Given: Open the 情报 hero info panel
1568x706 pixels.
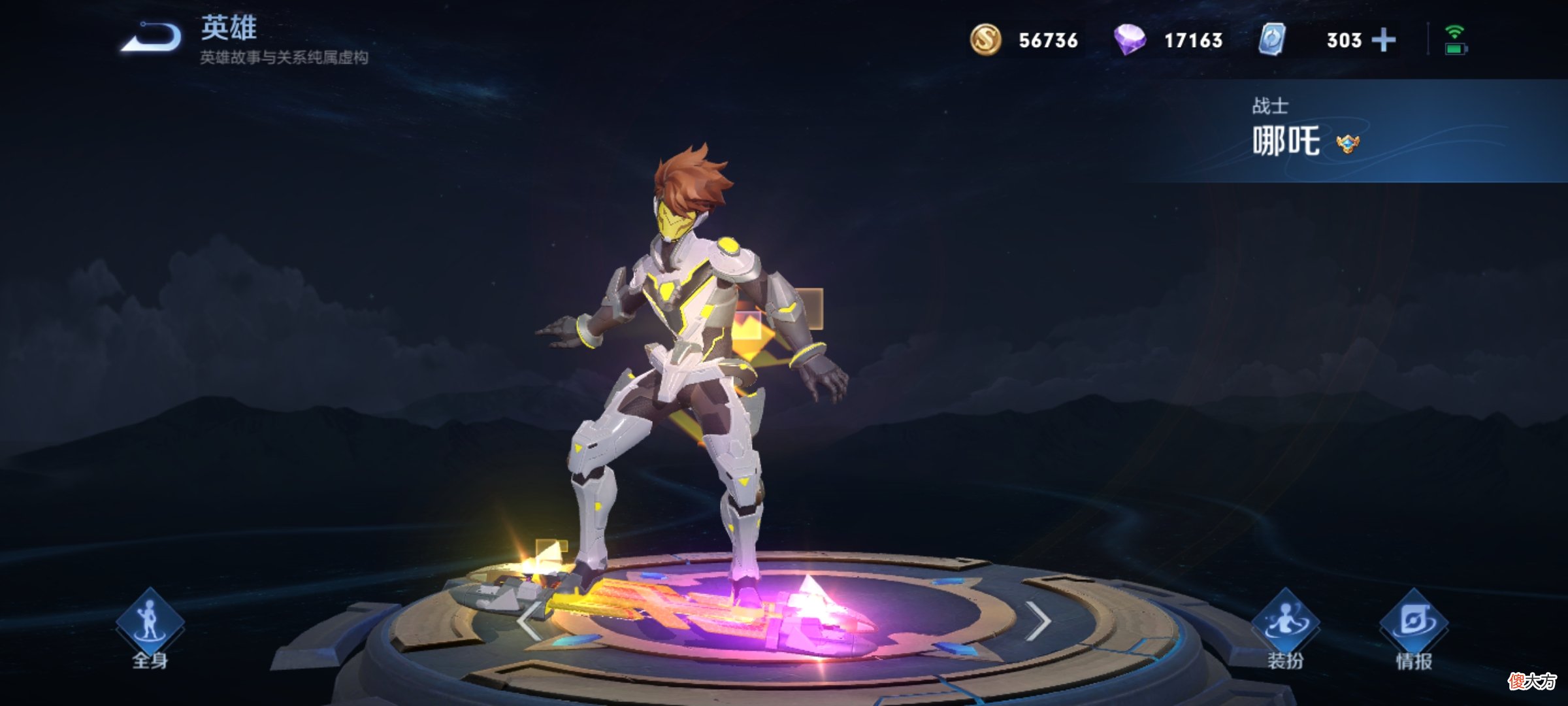Looking at the screenshot, I should click(x=1414, y=629).
